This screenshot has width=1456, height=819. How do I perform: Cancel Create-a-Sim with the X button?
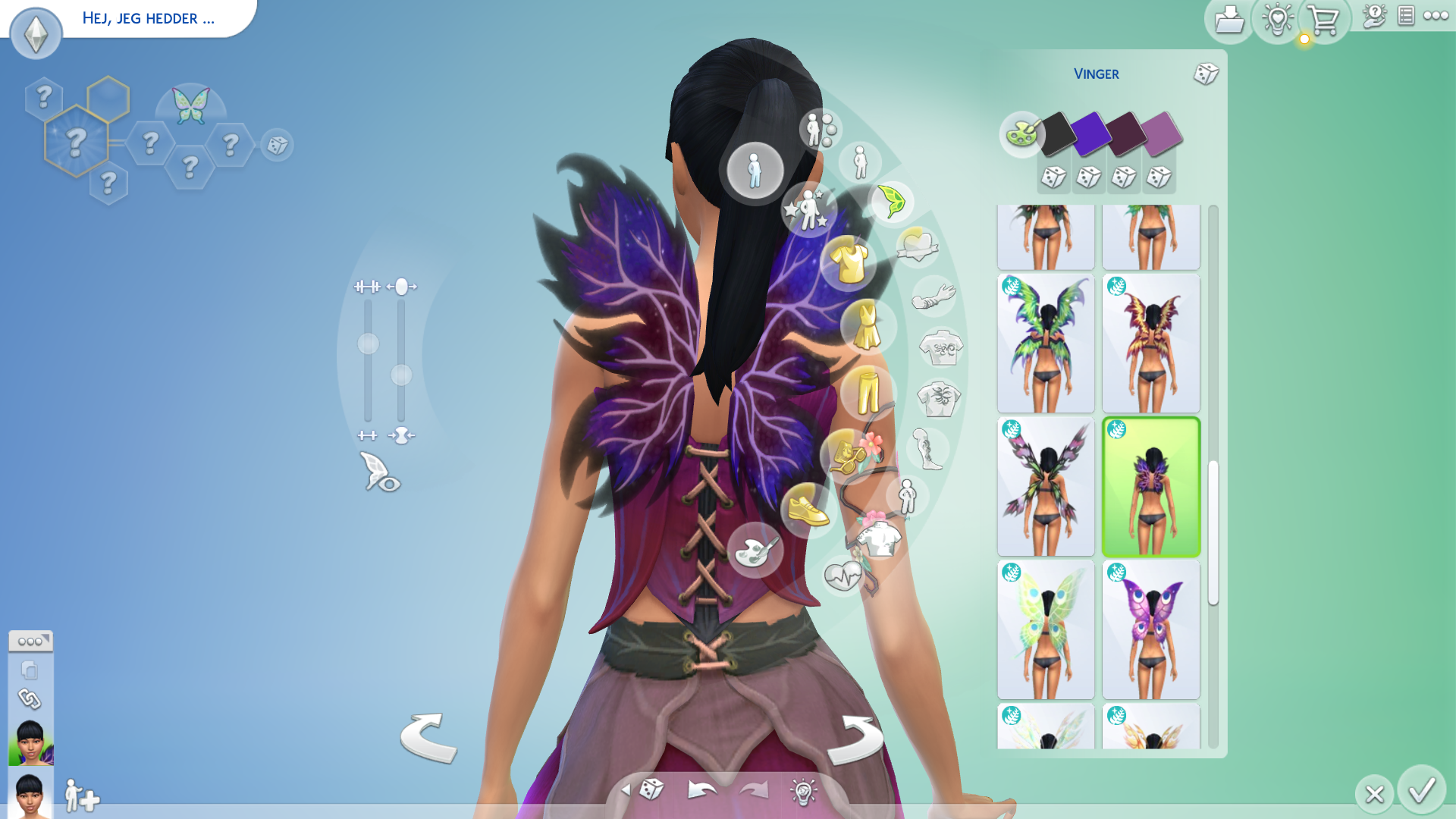(x=1374, y=794)
